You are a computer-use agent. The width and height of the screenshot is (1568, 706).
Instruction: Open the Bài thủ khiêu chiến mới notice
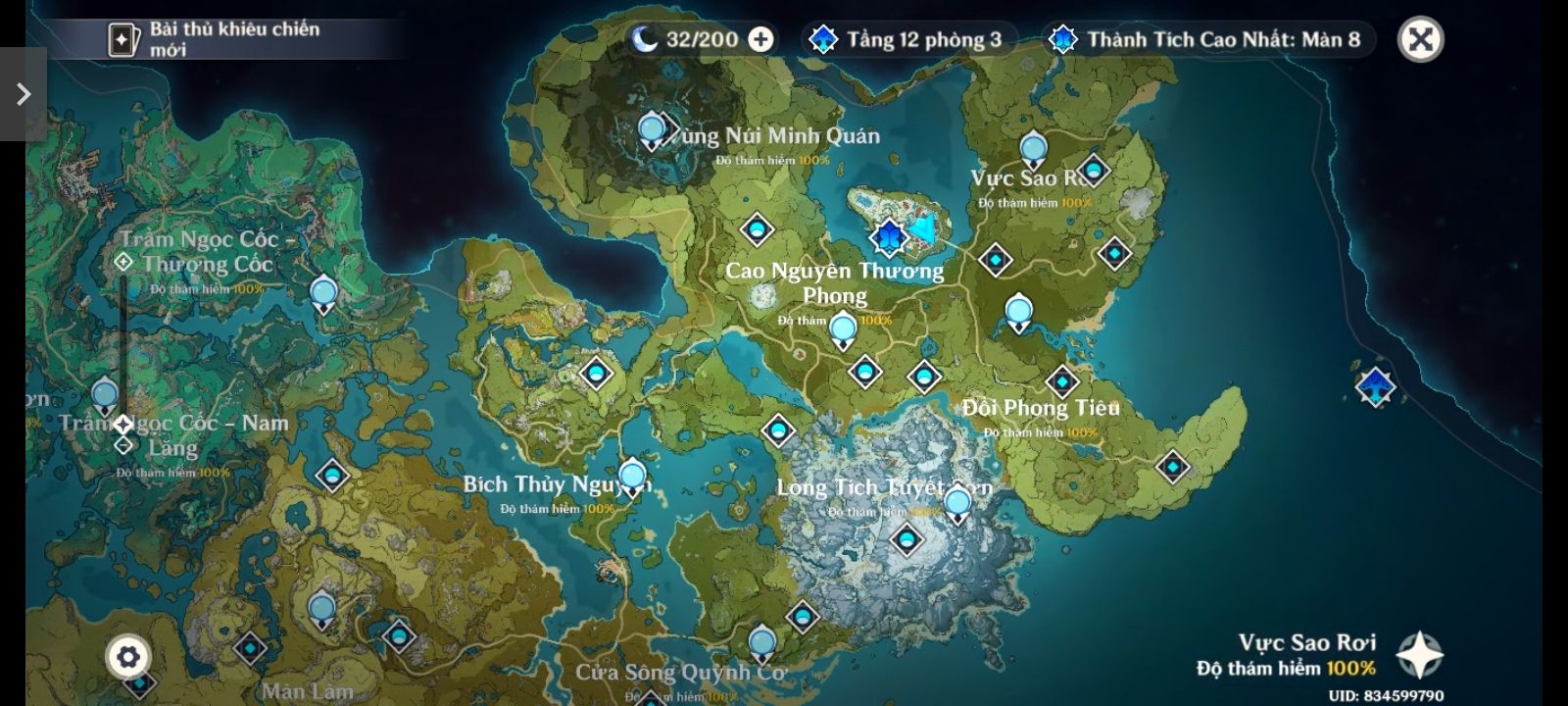[x=216, y=39]
